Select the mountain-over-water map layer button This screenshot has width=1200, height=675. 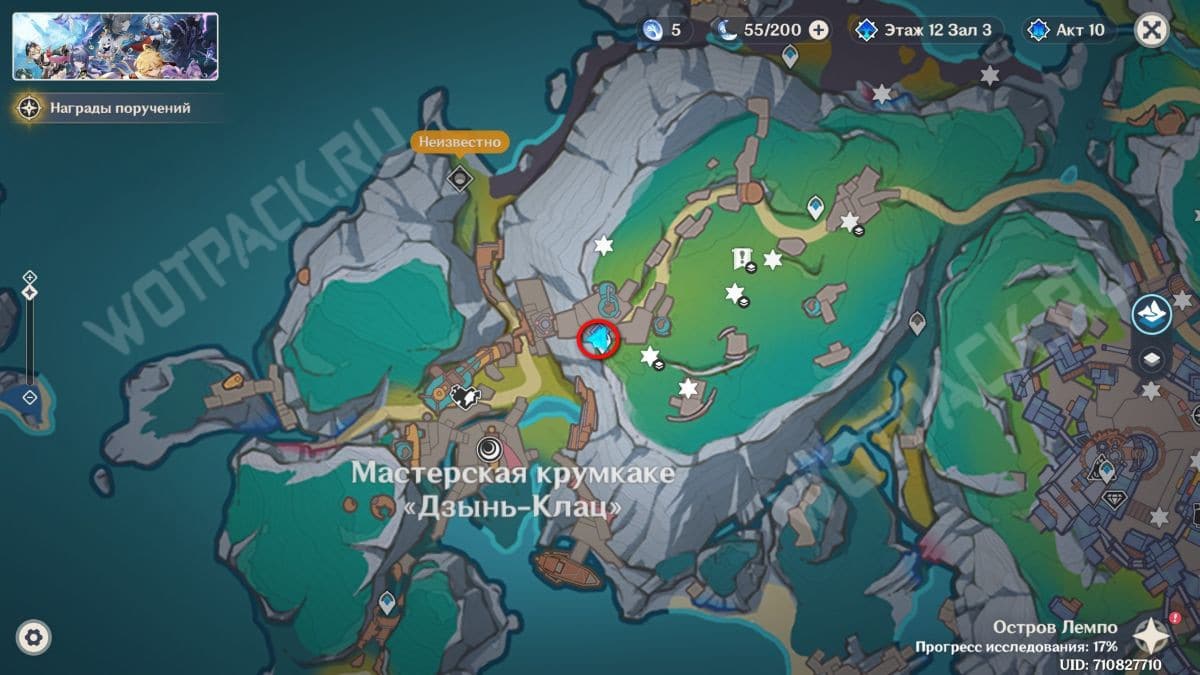coord(1151,314)
